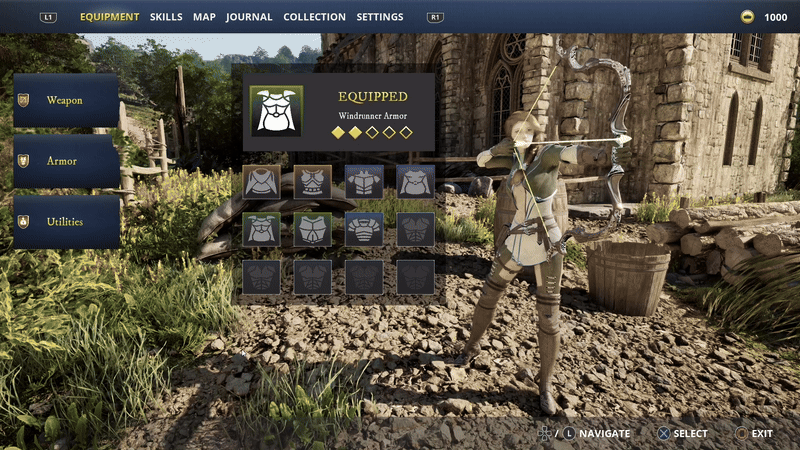This screenshot has height=450, width=800.
Task: Open the Utilities category
Action: click(x=66, y=222)
